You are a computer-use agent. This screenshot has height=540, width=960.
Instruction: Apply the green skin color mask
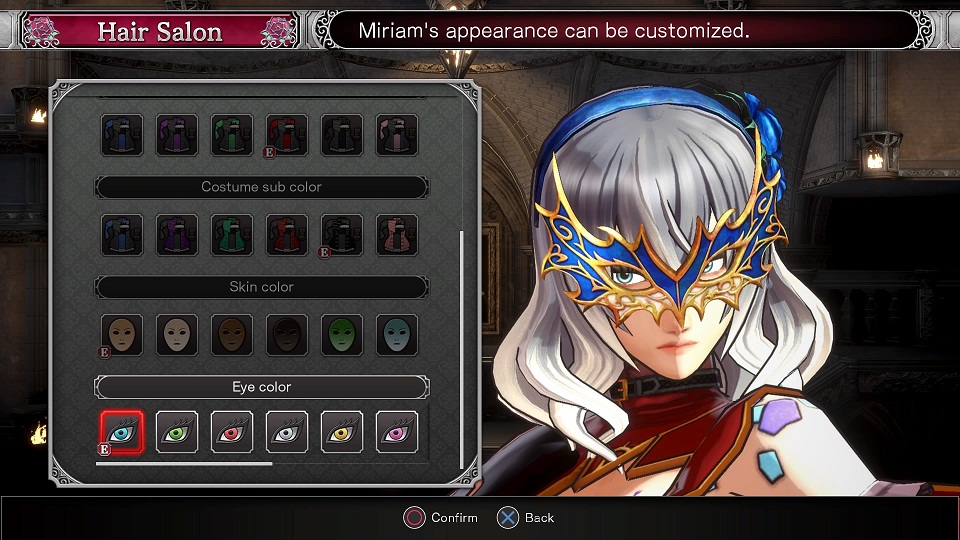pyautogui.click(x=342, y=335)
